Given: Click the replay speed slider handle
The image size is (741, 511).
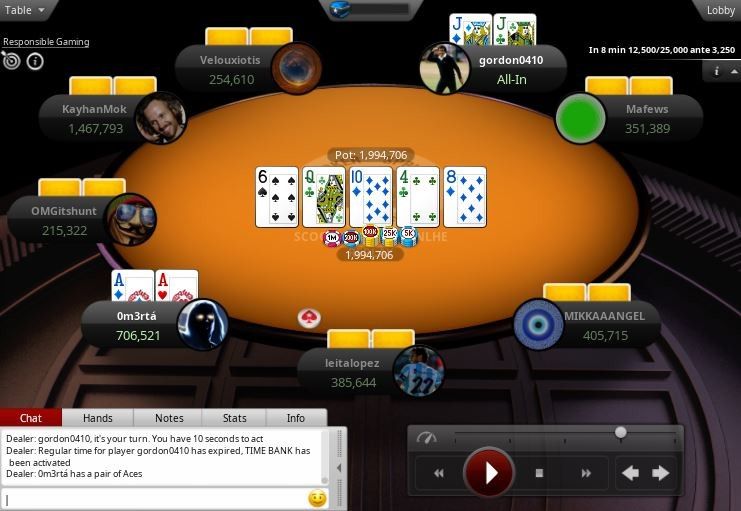Looking at the screenshot, I should 621,433.
